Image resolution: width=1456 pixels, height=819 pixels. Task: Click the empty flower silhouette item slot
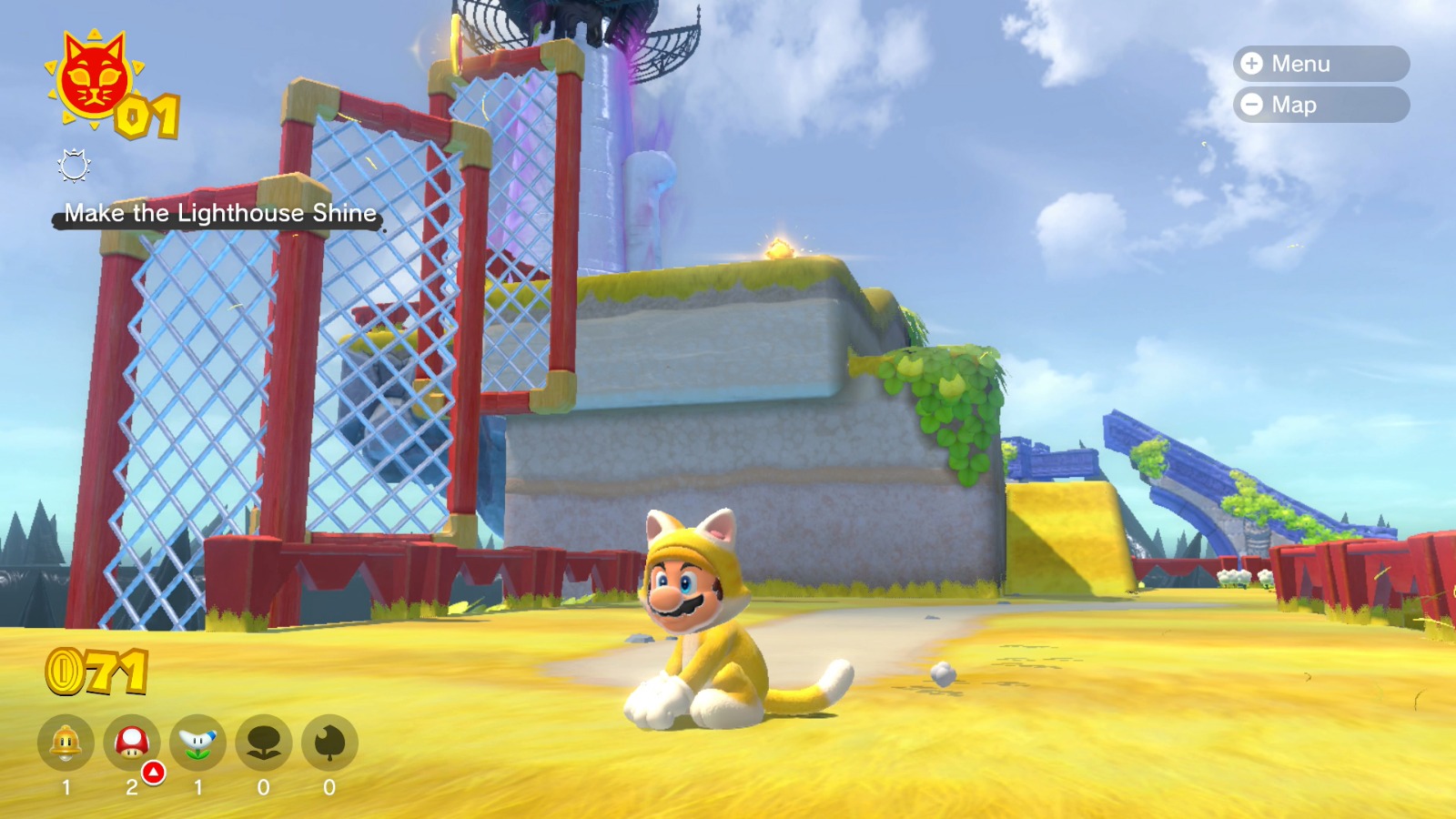click(262, 743)
